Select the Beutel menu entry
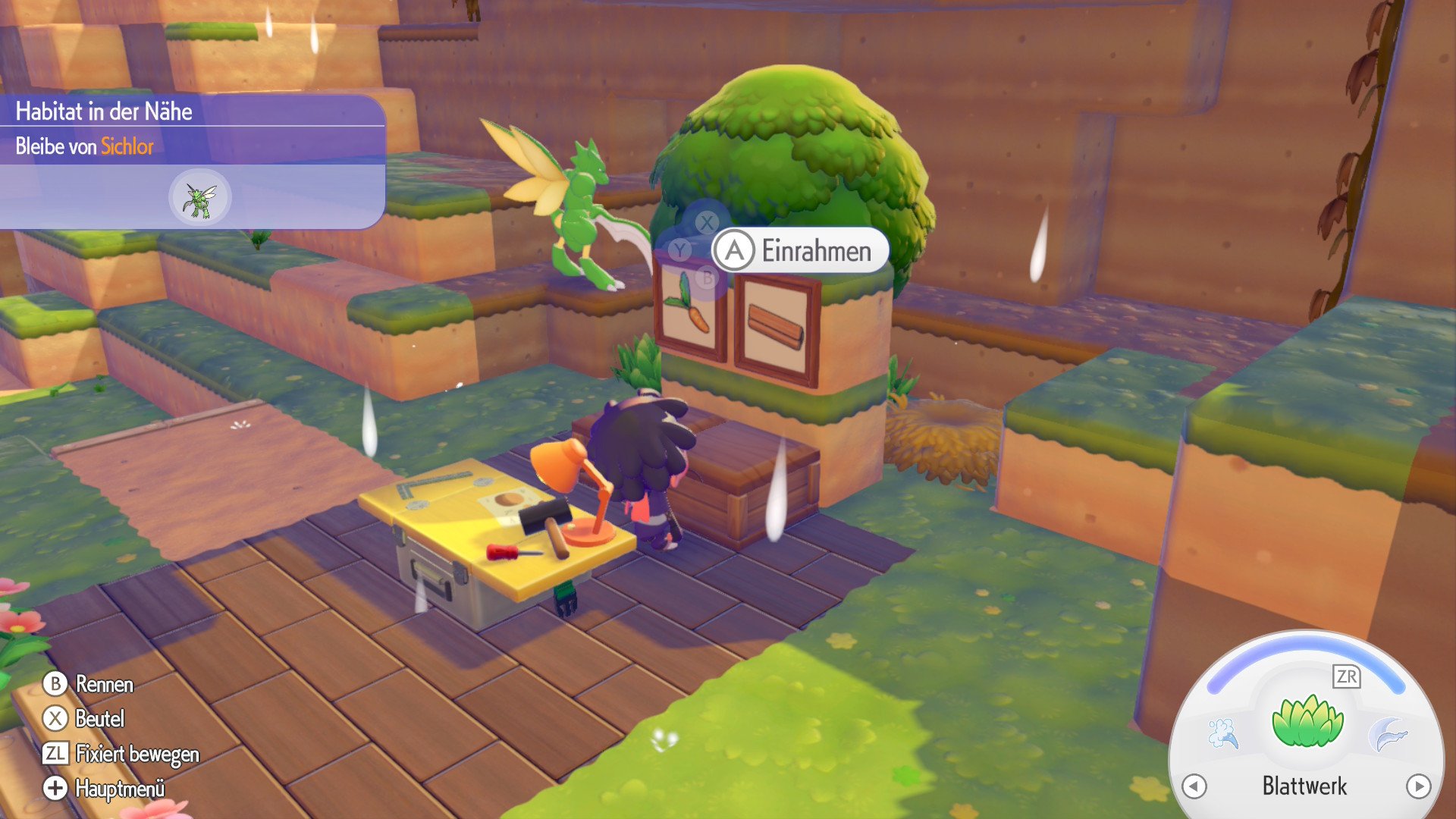 click(99, 719)
